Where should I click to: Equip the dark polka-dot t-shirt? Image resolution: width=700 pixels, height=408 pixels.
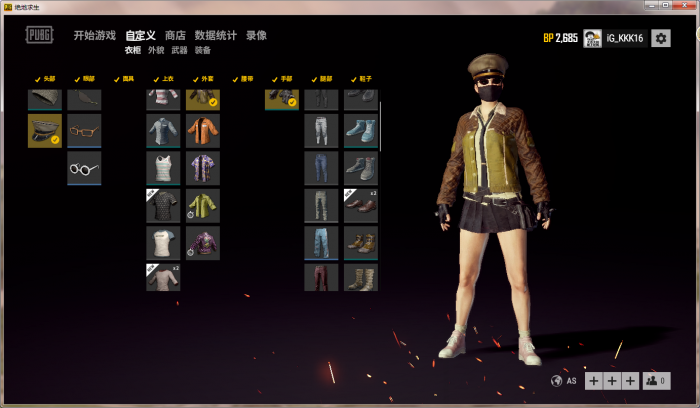[163, 205]
